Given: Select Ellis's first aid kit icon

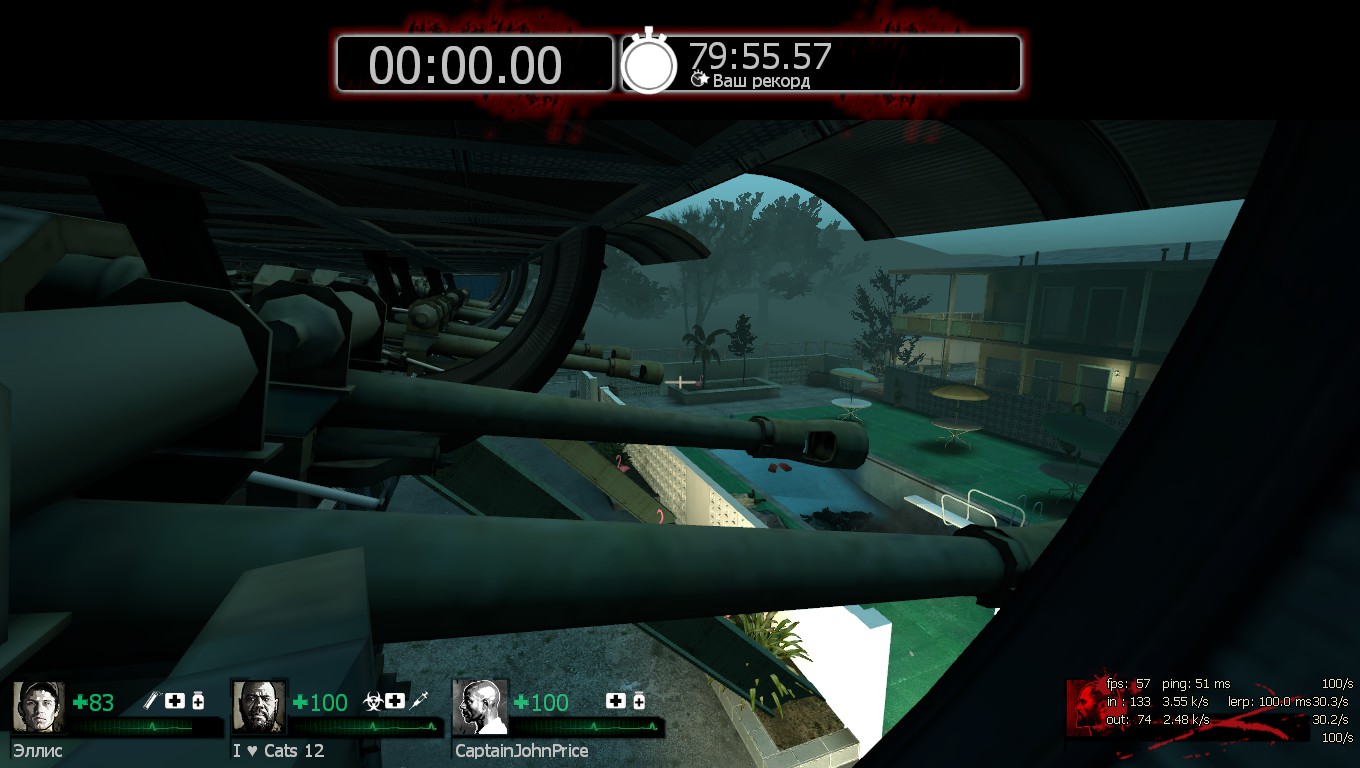Looking at the screenshot, I should point(175,701).
